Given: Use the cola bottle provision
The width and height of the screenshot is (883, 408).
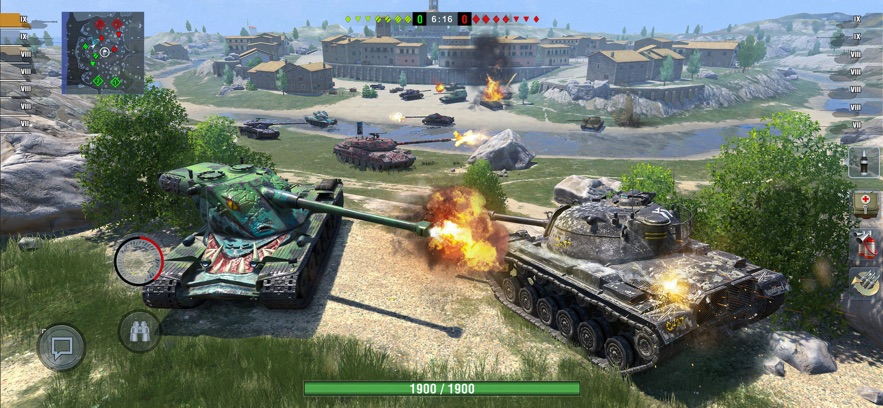Looking at the screenshot, I should tap(864, 163).
